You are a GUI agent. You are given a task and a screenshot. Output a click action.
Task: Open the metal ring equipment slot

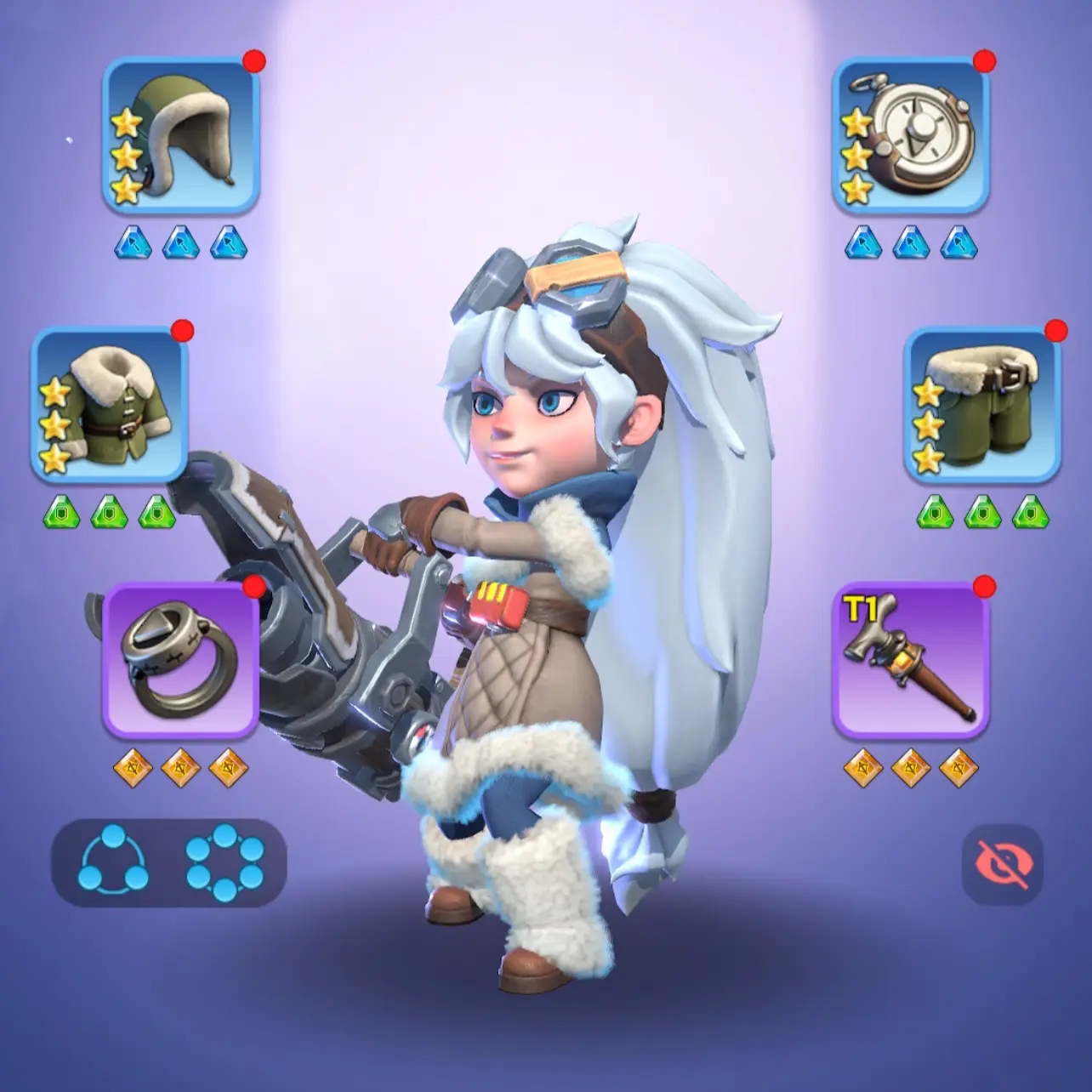(x=180, y=659)
